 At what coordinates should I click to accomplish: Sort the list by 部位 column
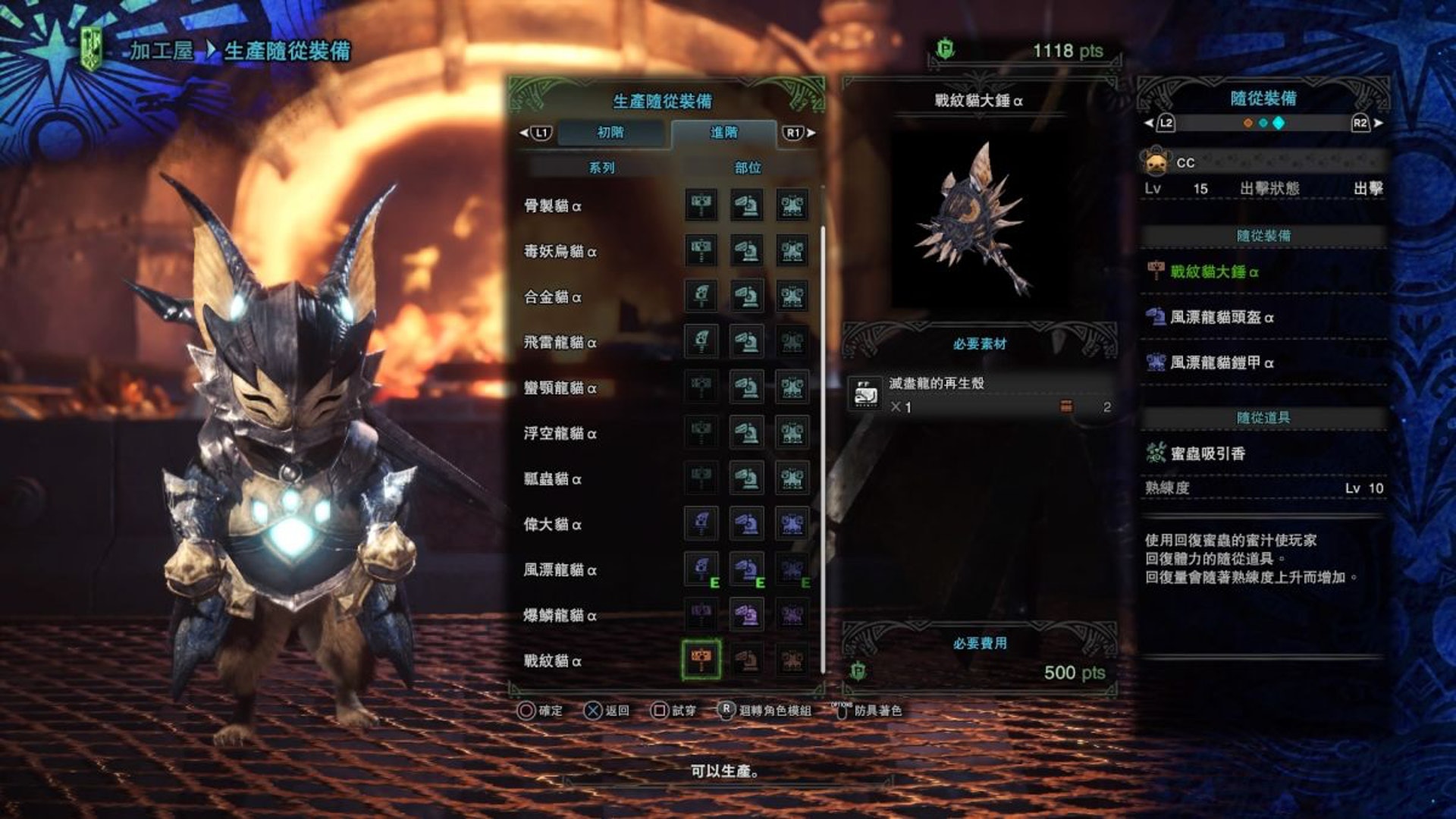point(747,168)
